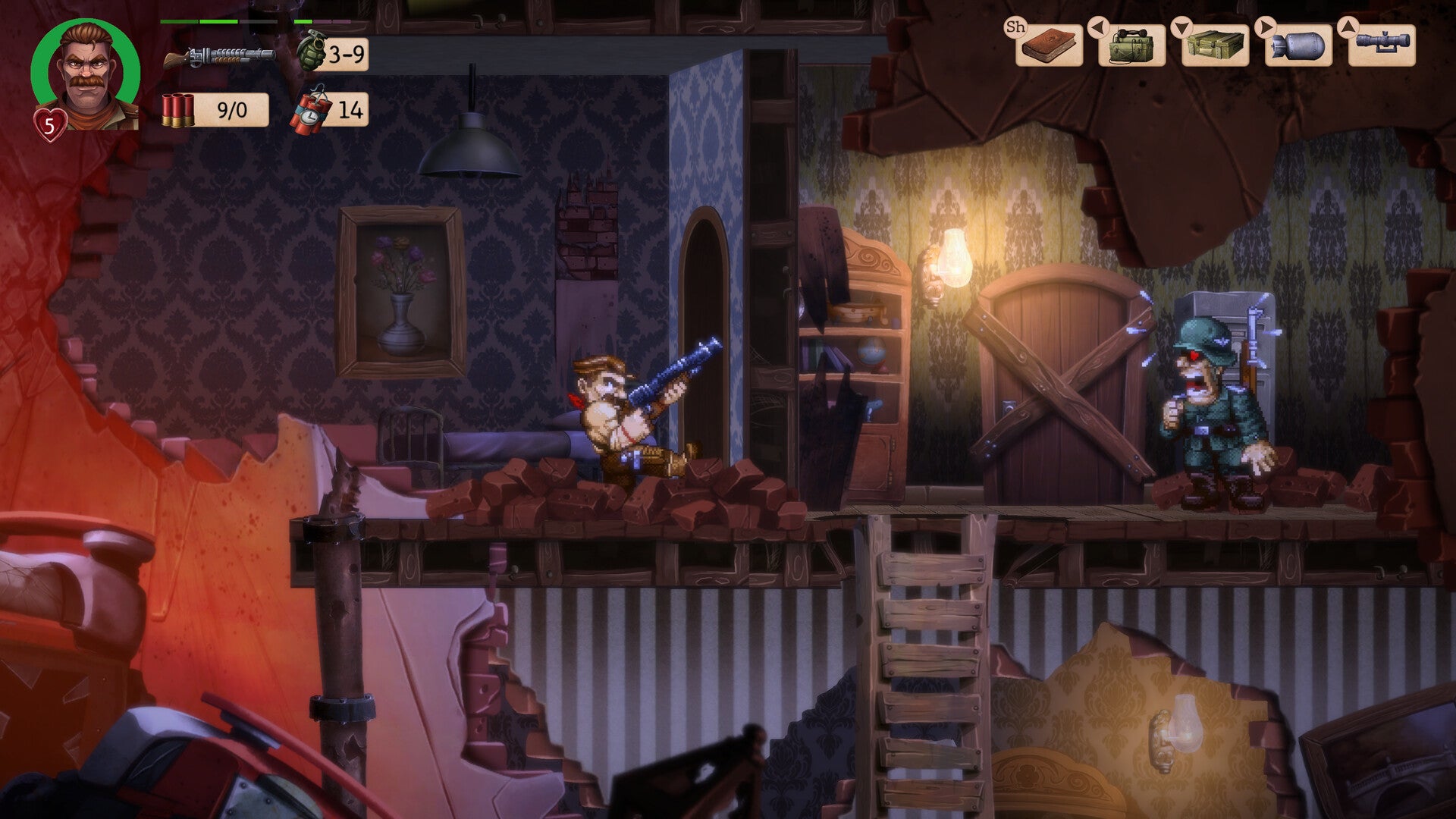
Task: Choose the green ammo crate slot
Action: [1215, 46]
